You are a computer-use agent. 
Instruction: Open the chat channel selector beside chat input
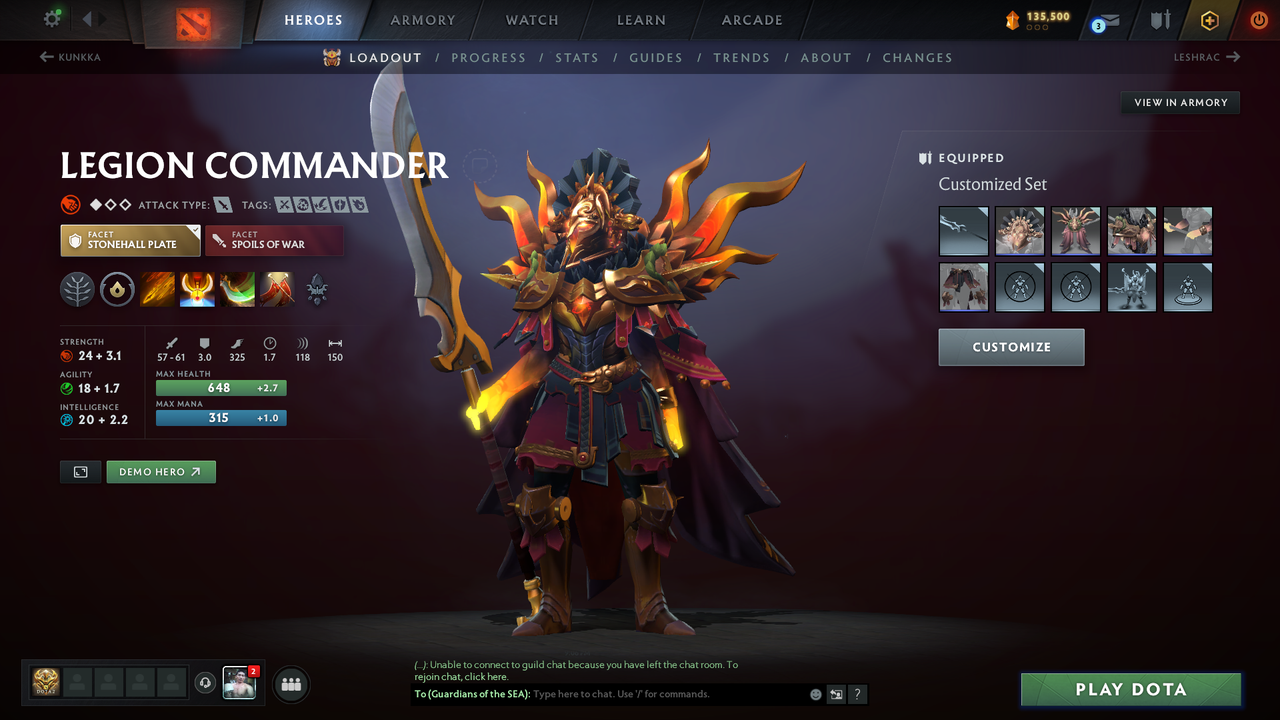836,693
